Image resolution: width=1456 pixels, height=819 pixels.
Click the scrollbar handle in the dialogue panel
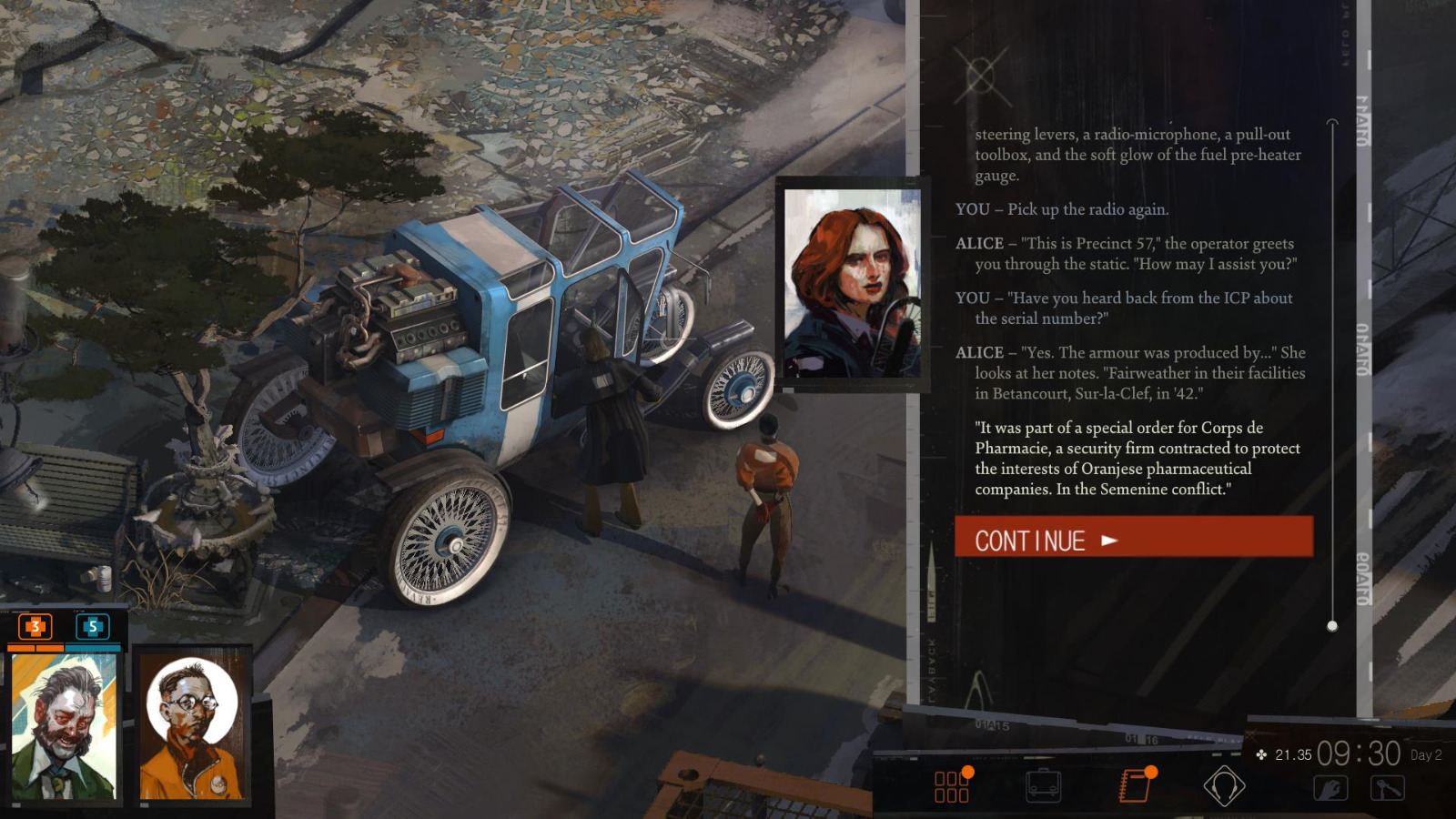click(1334, 624)
